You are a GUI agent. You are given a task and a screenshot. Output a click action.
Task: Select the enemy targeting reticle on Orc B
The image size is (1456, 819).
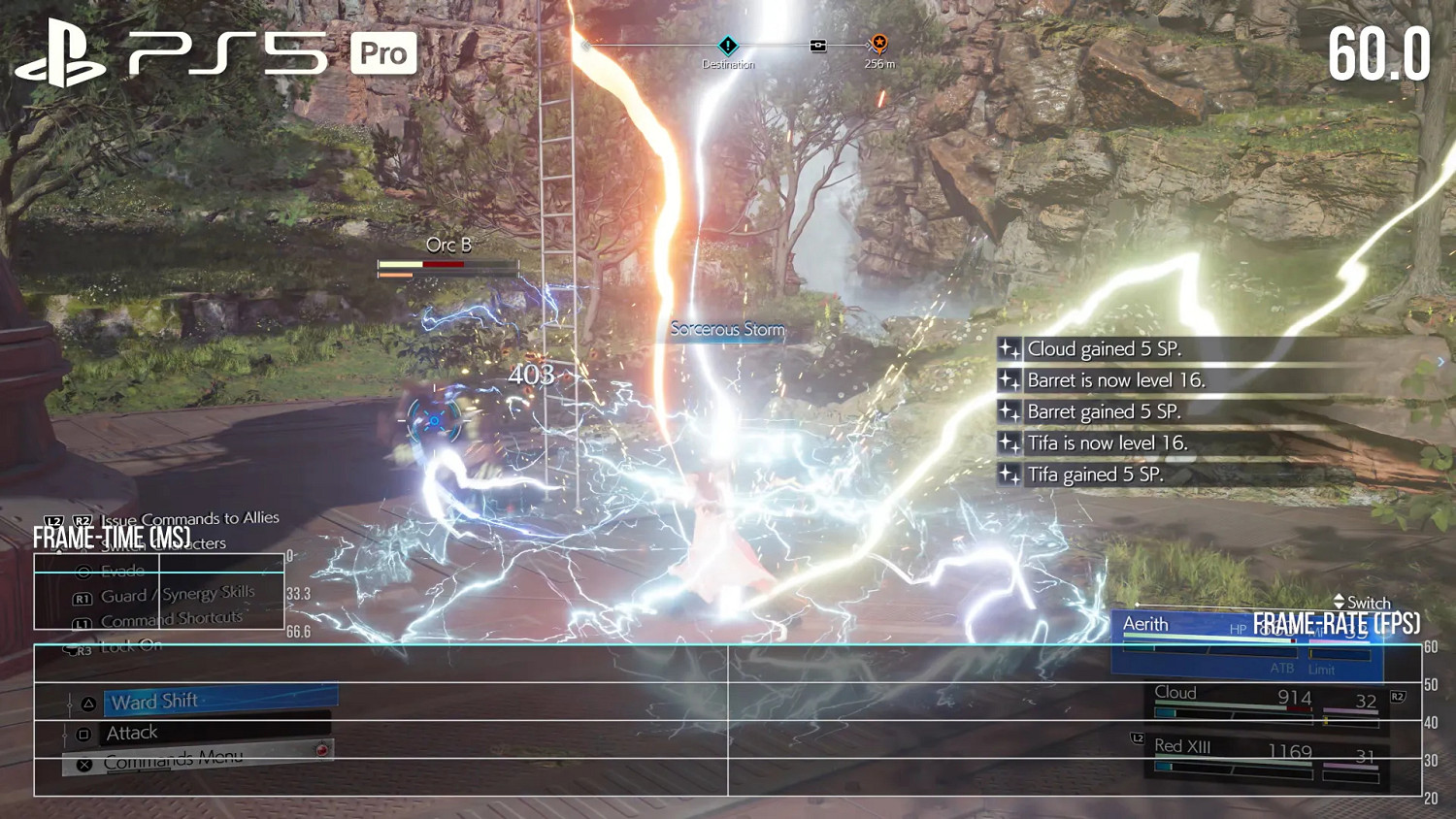(434, 419)
